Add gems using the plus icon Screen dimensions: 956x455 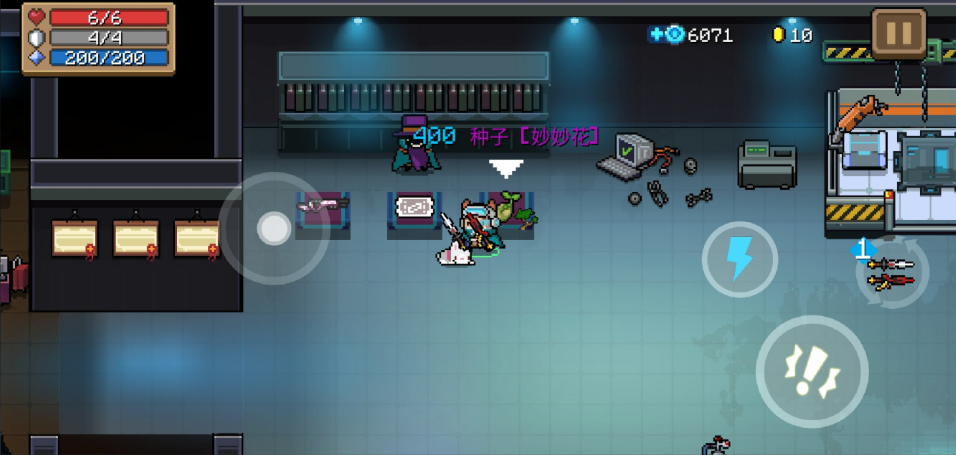click(657, 35)
